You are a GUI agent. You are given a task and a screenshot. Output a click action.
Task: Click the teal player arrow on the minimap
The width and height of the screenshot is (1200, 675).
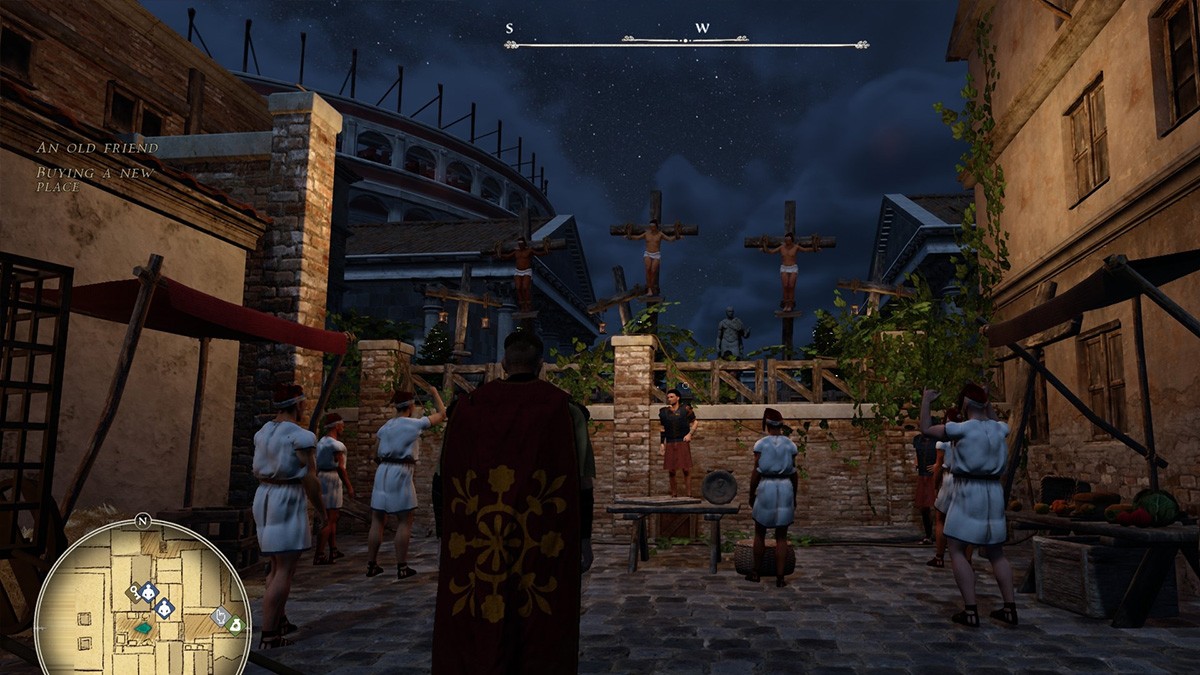click(x=144, y=628)
